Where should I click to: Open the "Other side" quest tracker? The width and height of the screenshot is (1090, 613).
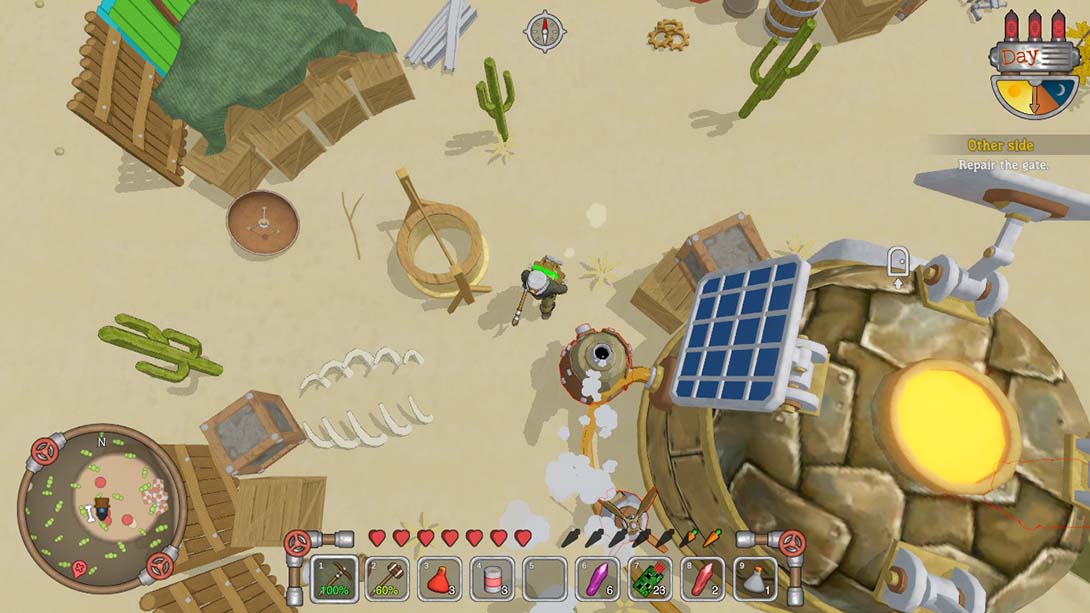click(x=1000, y=146)
